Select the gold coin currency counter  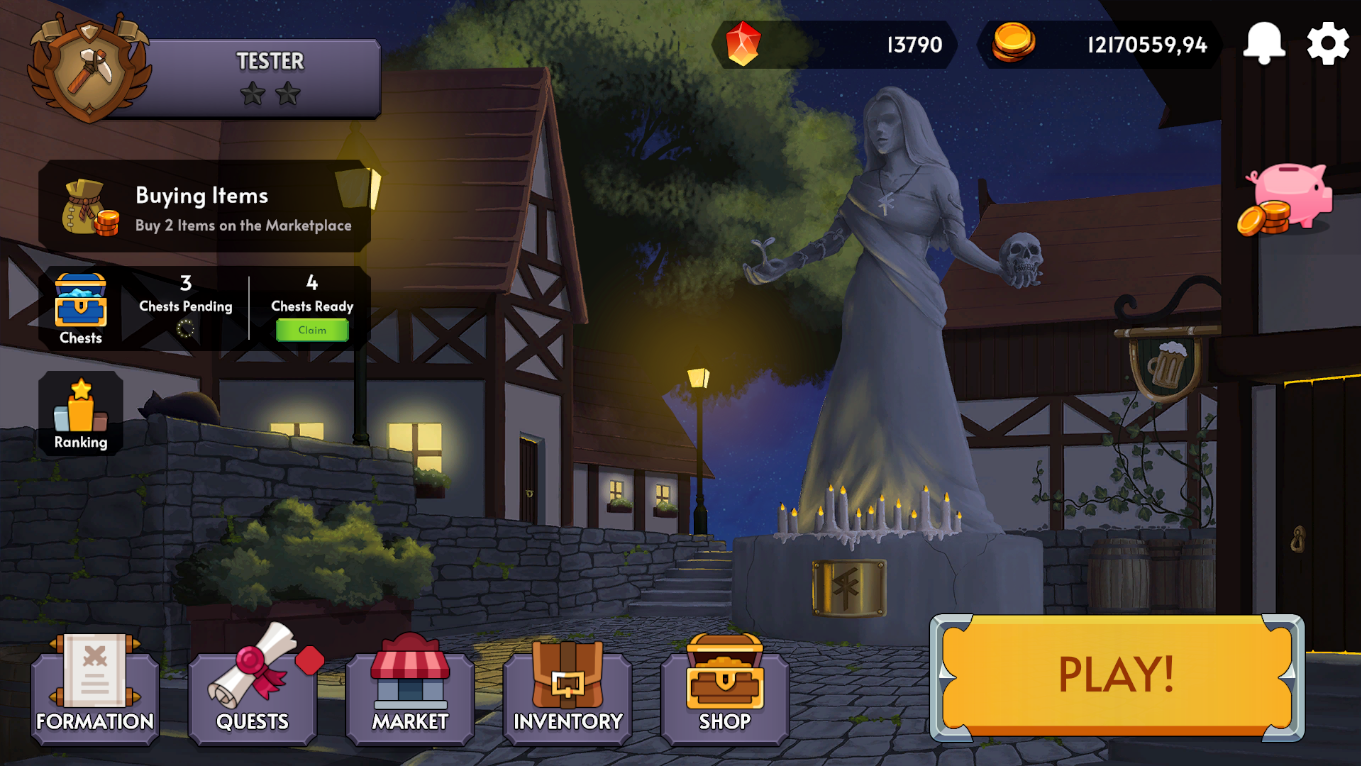tap(1100, 44)
